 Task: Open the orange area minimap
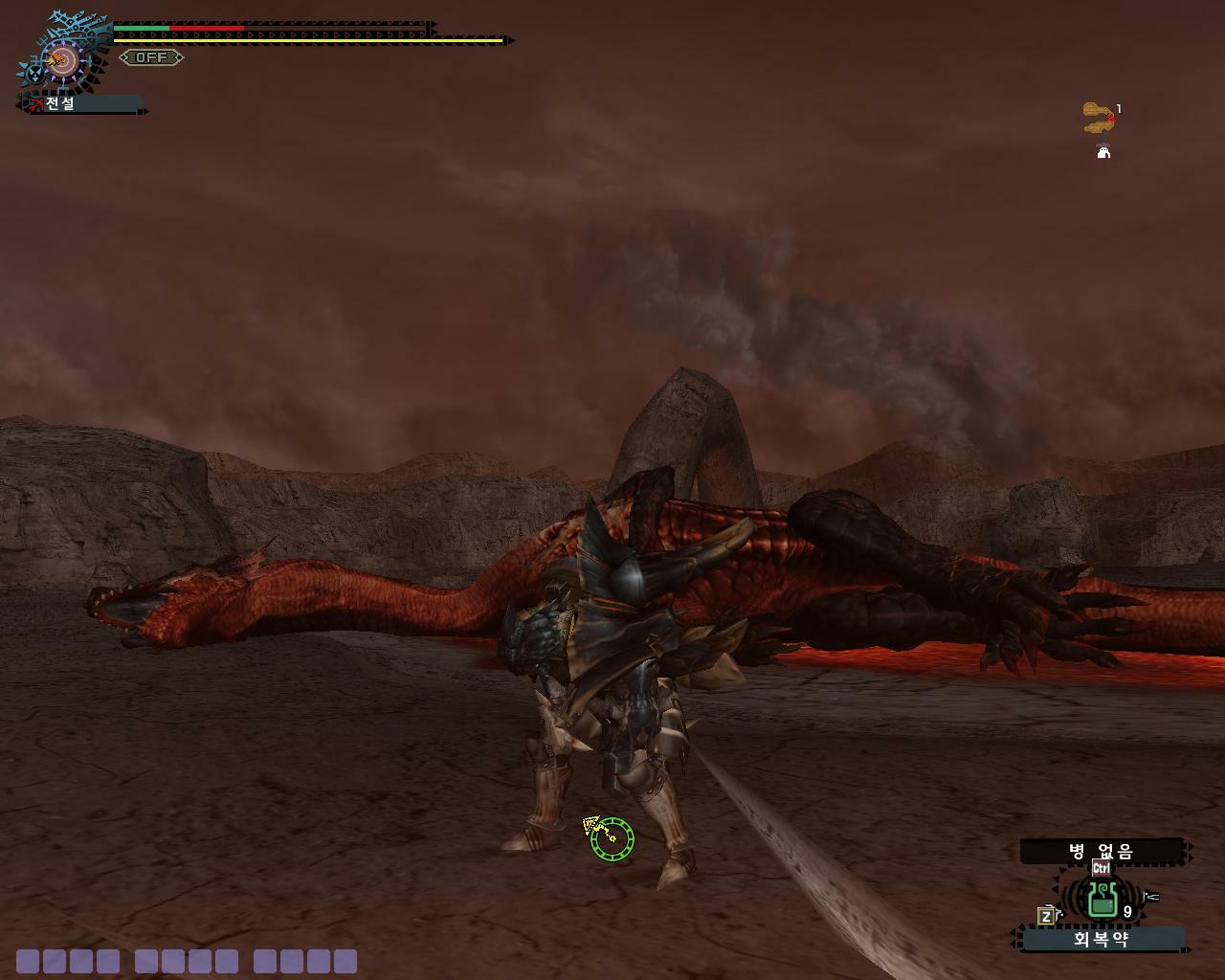click(x=1097, y=117)
